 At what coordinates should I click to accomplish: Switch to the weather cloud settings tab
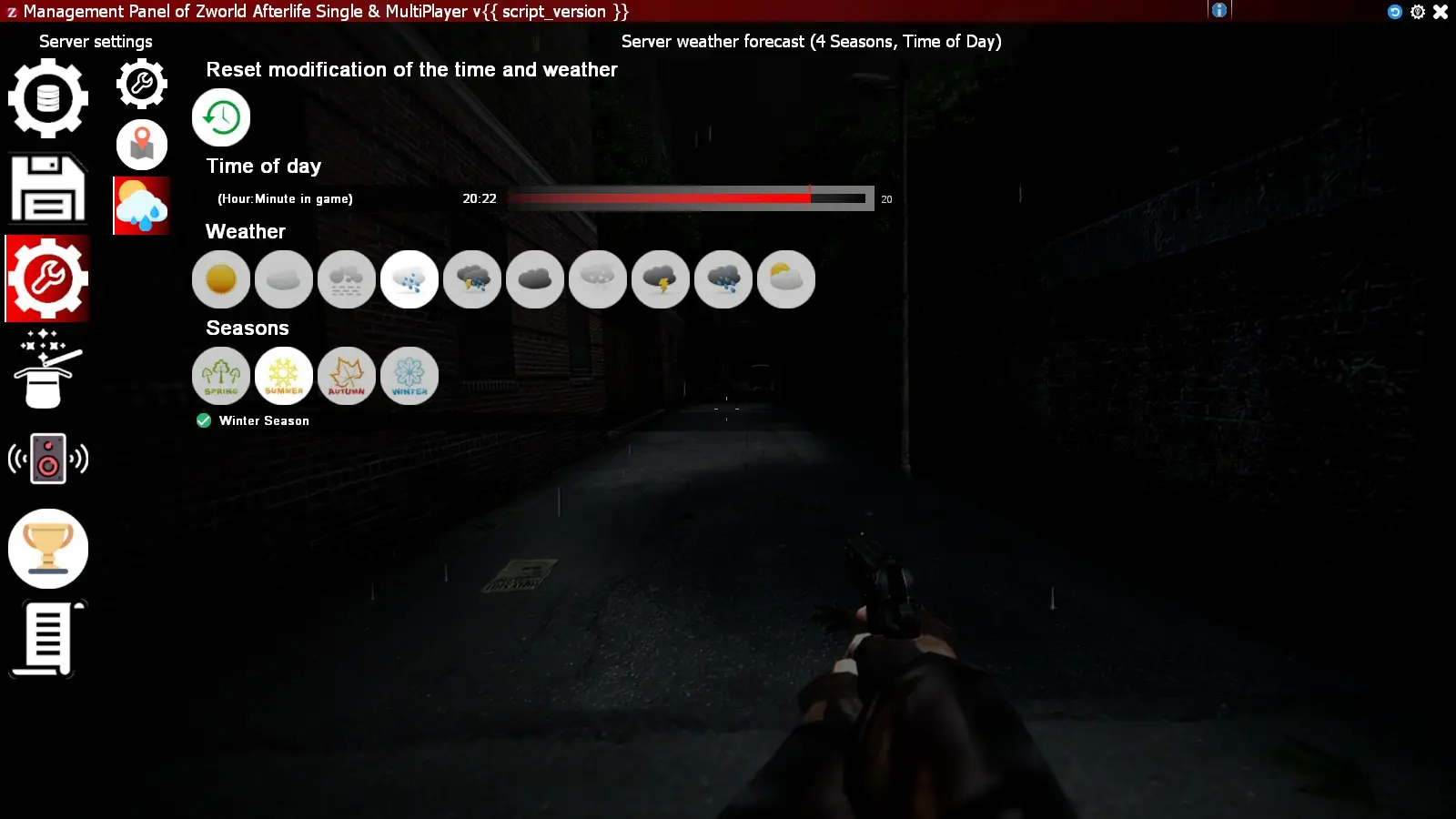pos(142,206)
